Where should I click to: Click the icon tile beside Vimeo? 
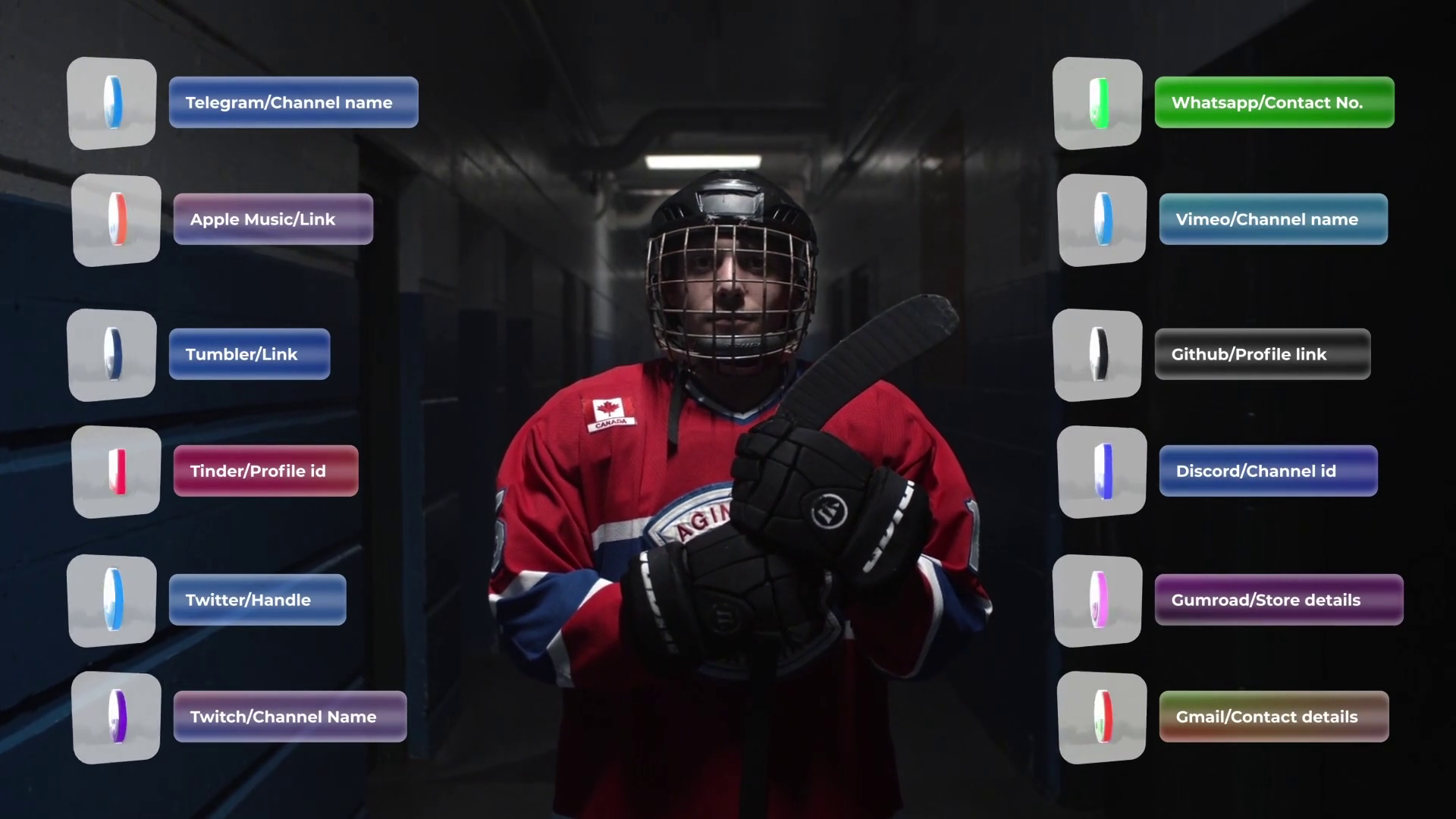point(1102,220)
